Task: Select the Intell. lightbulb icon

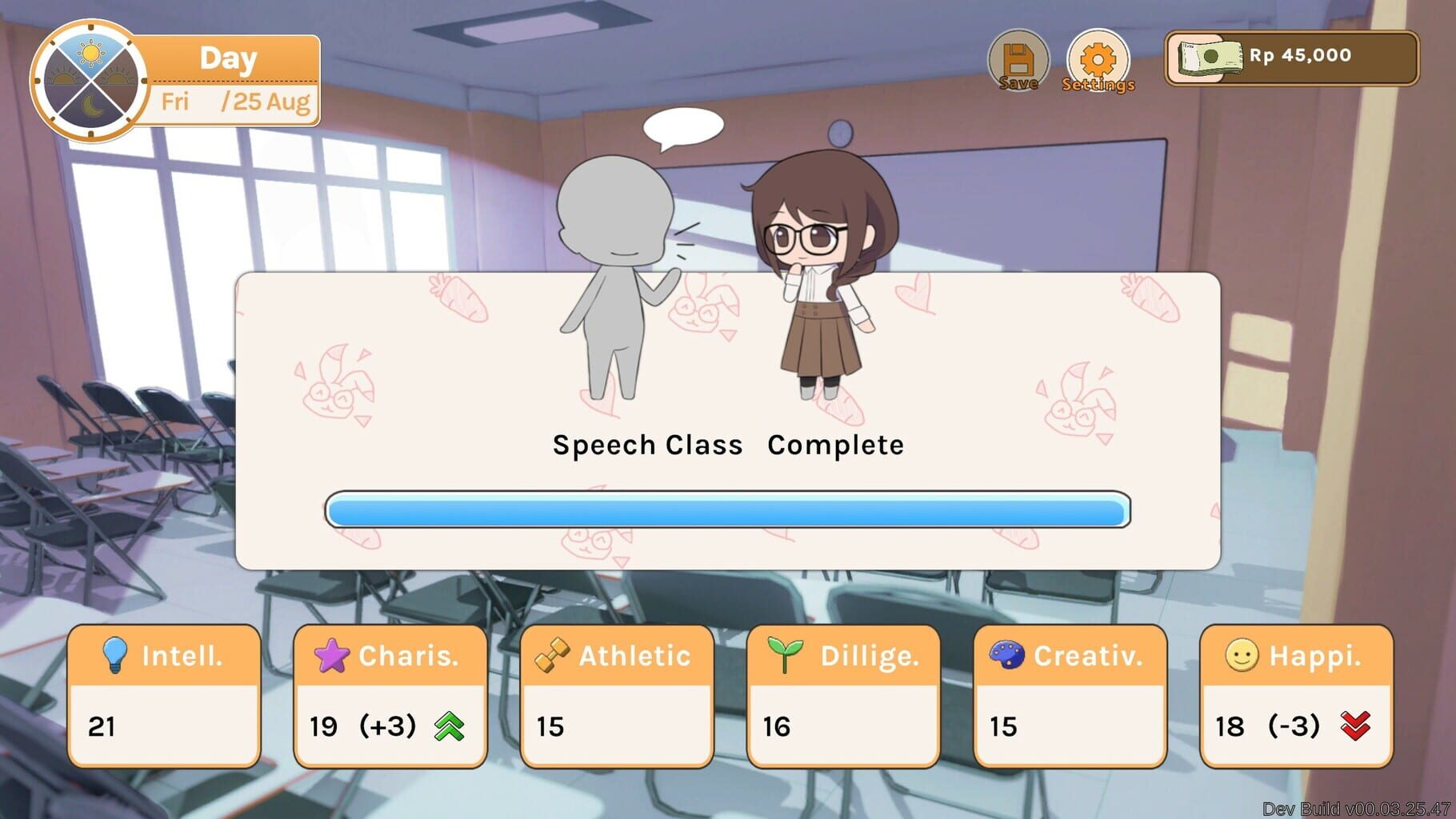Action: pyautogui.click(x=116, y=656)
